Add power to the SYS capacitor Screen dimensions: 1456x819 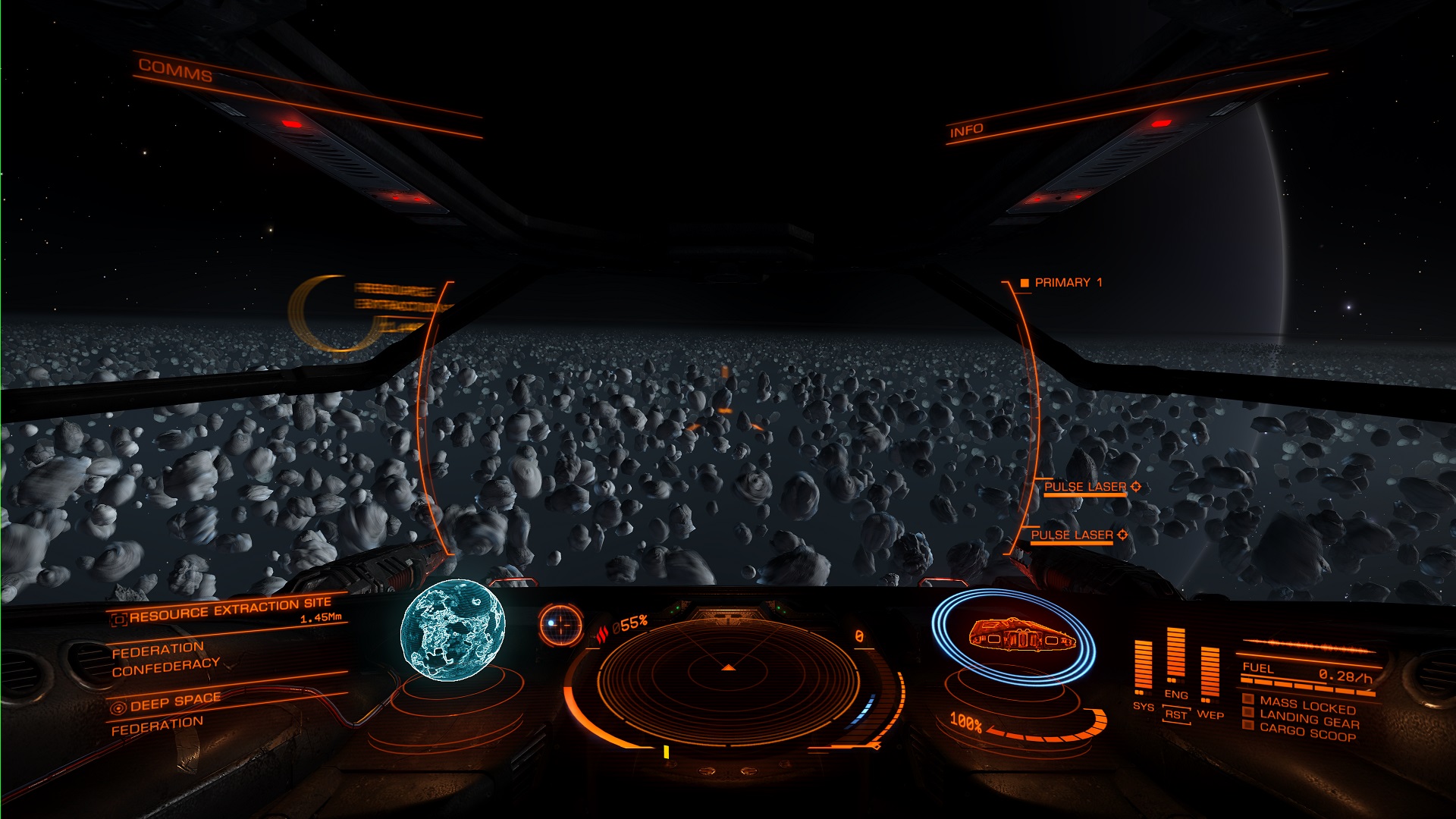(x=1143, y=706)
